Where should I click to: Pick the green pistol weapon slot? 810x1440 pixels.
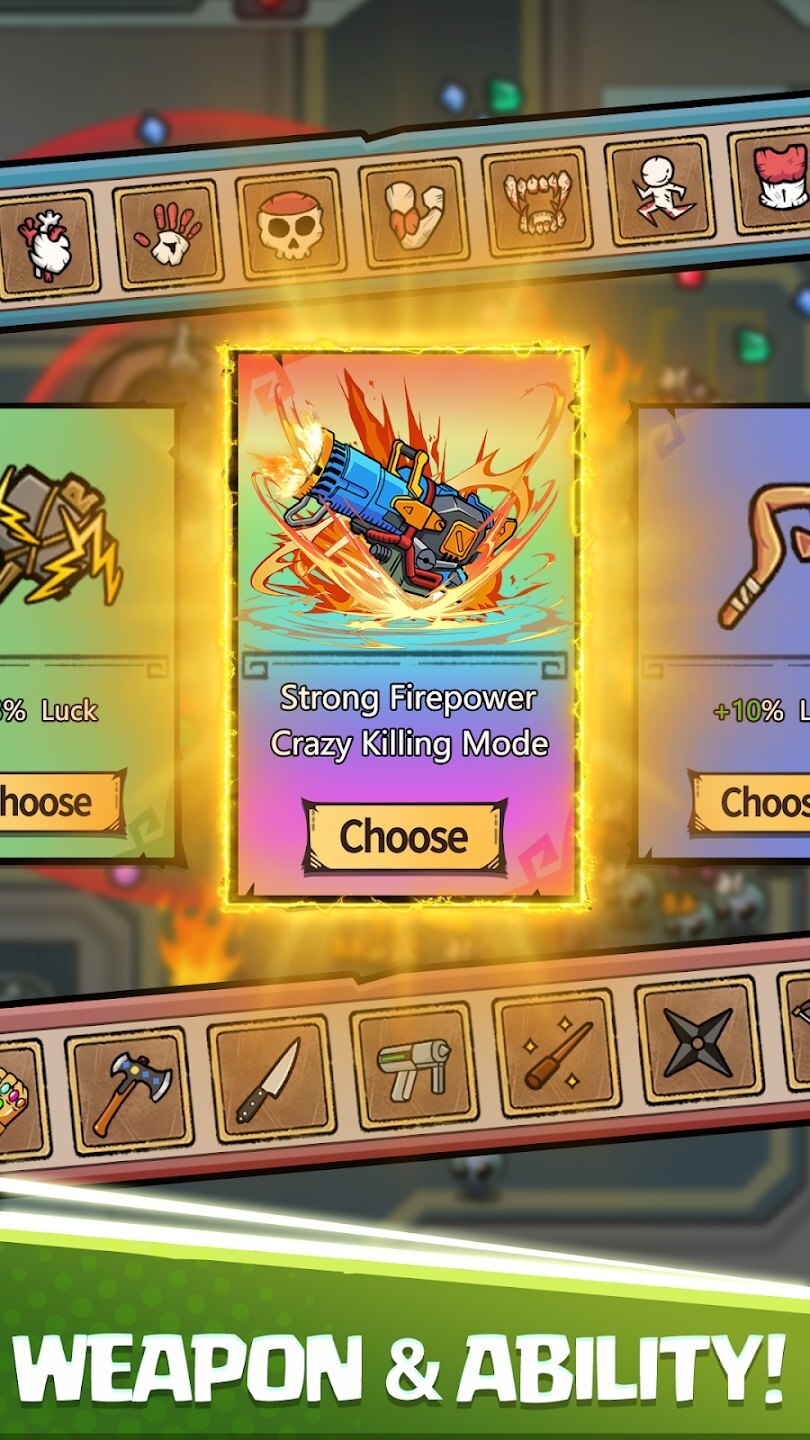(413, 1065)
